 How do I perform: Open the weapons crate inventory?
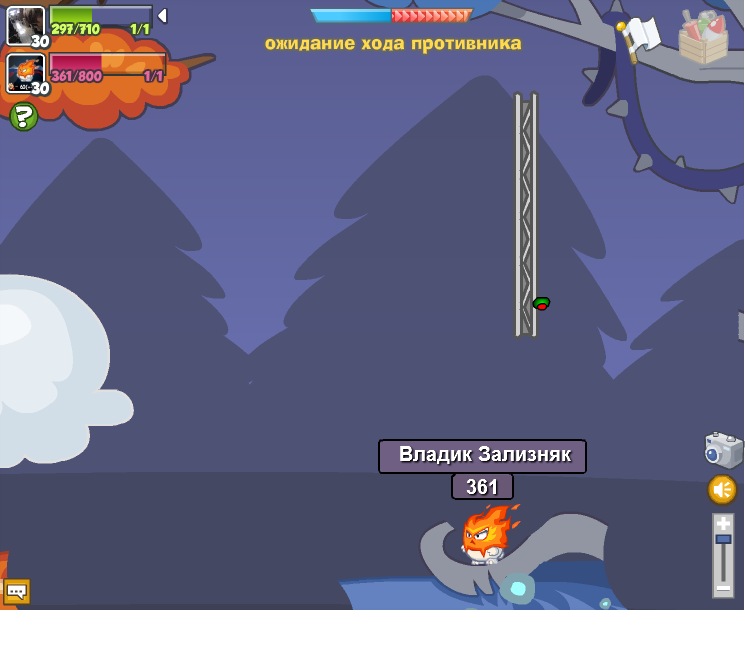pos(703,37)
